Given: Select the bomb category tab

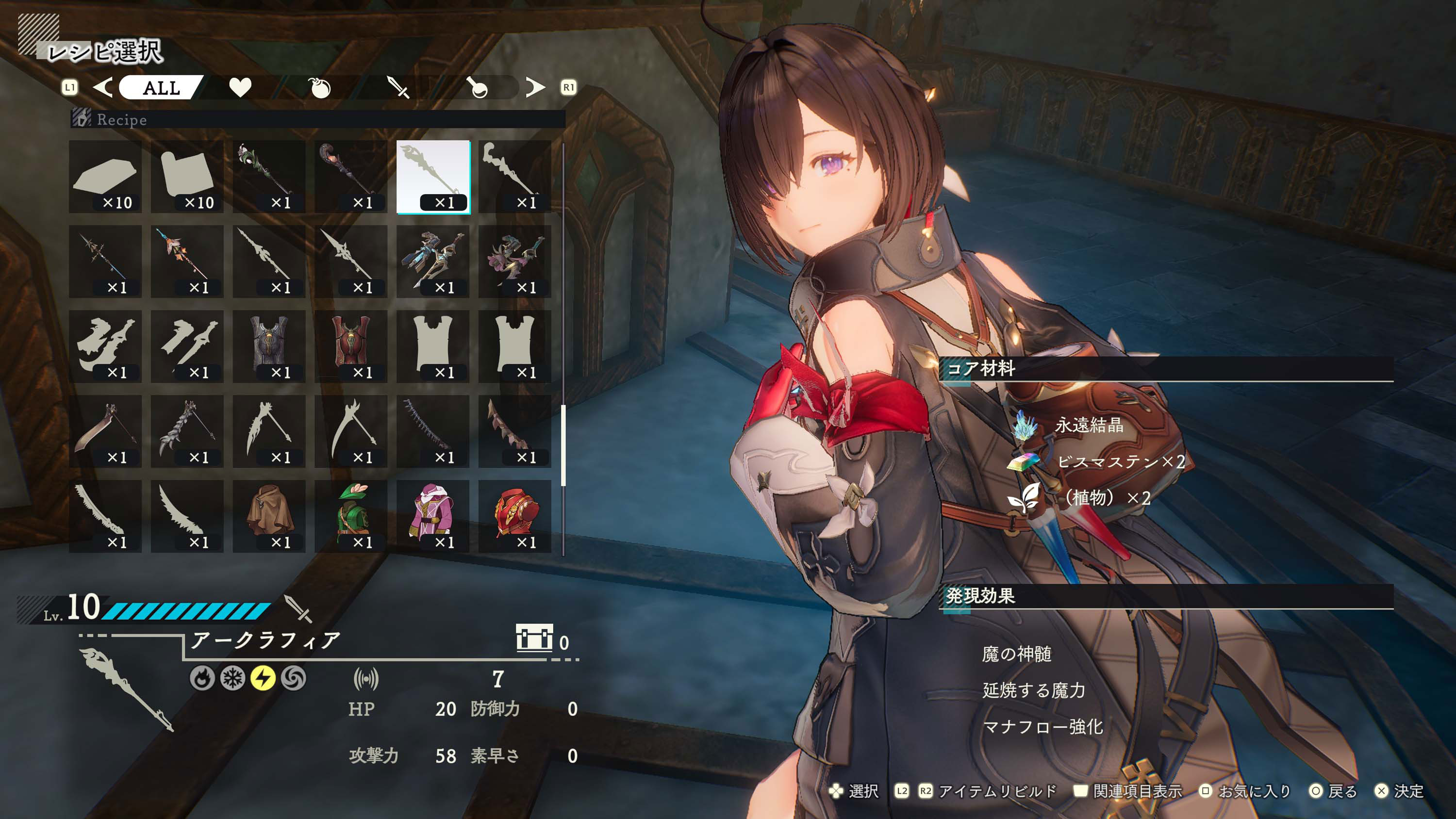Looking at the screenshot, I should pyautogui.click(x=320, y=88).
